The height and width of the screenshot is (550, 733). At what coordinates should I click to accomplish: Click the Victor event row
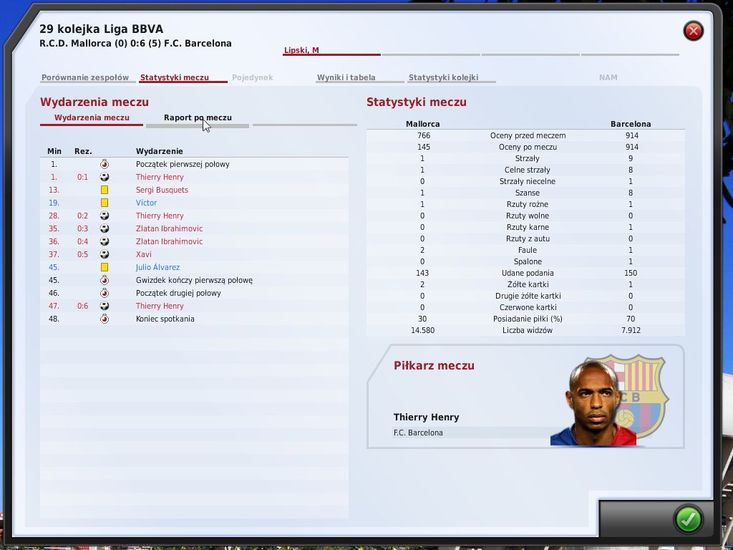pos(147,203)
